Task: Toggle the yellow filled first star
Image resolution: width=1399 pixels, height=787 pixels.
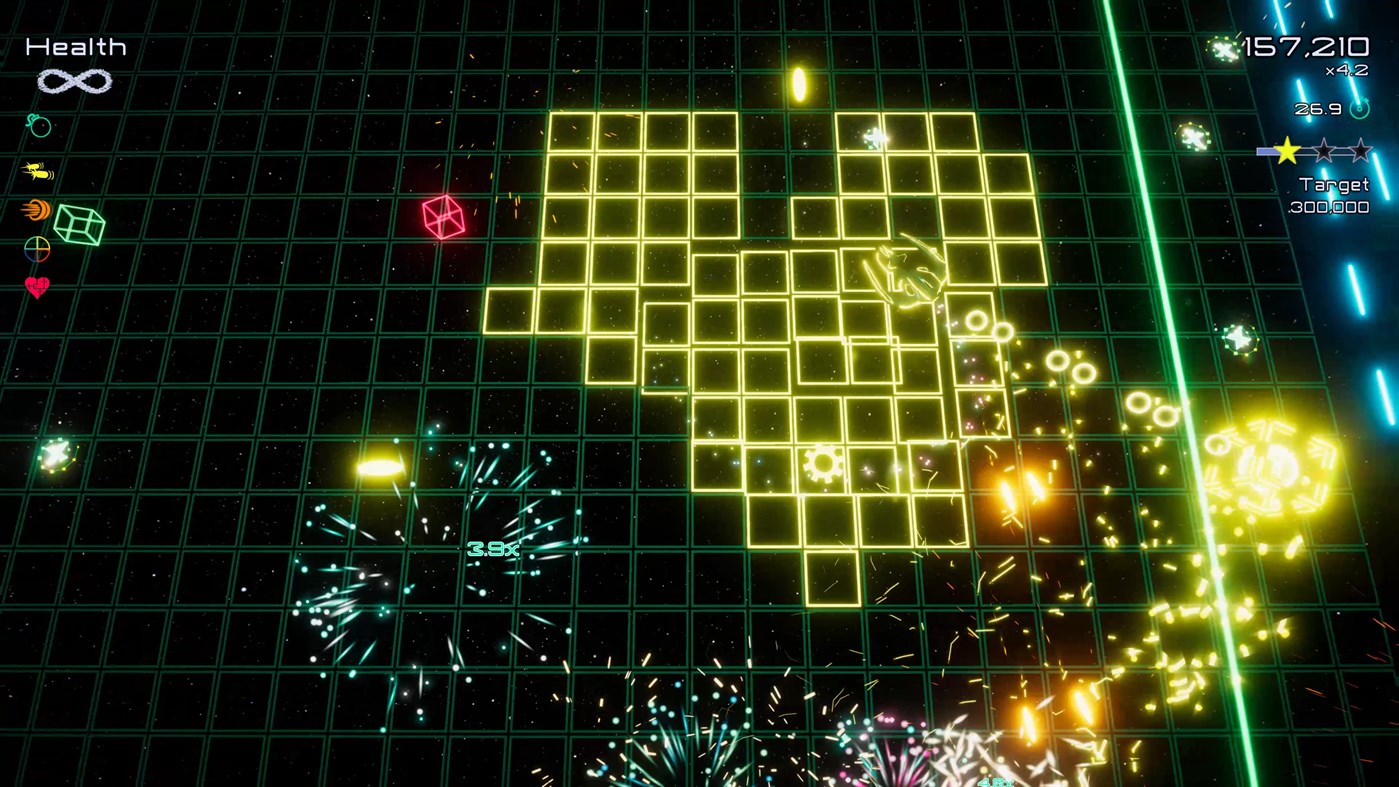Action: pyautogui.click(x=1286, y=150)
